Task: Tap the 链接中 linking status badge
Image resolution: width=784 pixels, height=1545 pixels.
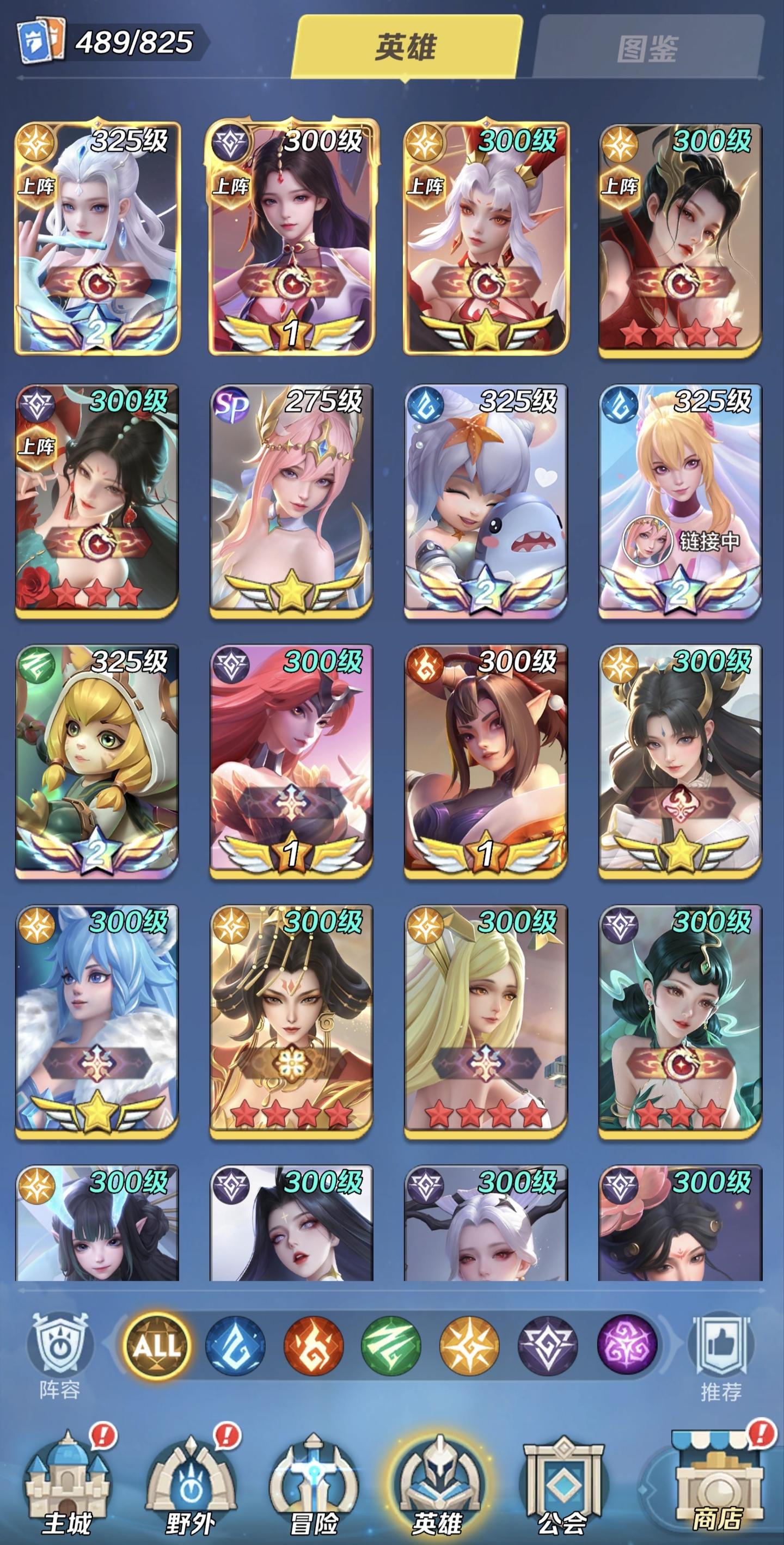Action: (710, 540)
